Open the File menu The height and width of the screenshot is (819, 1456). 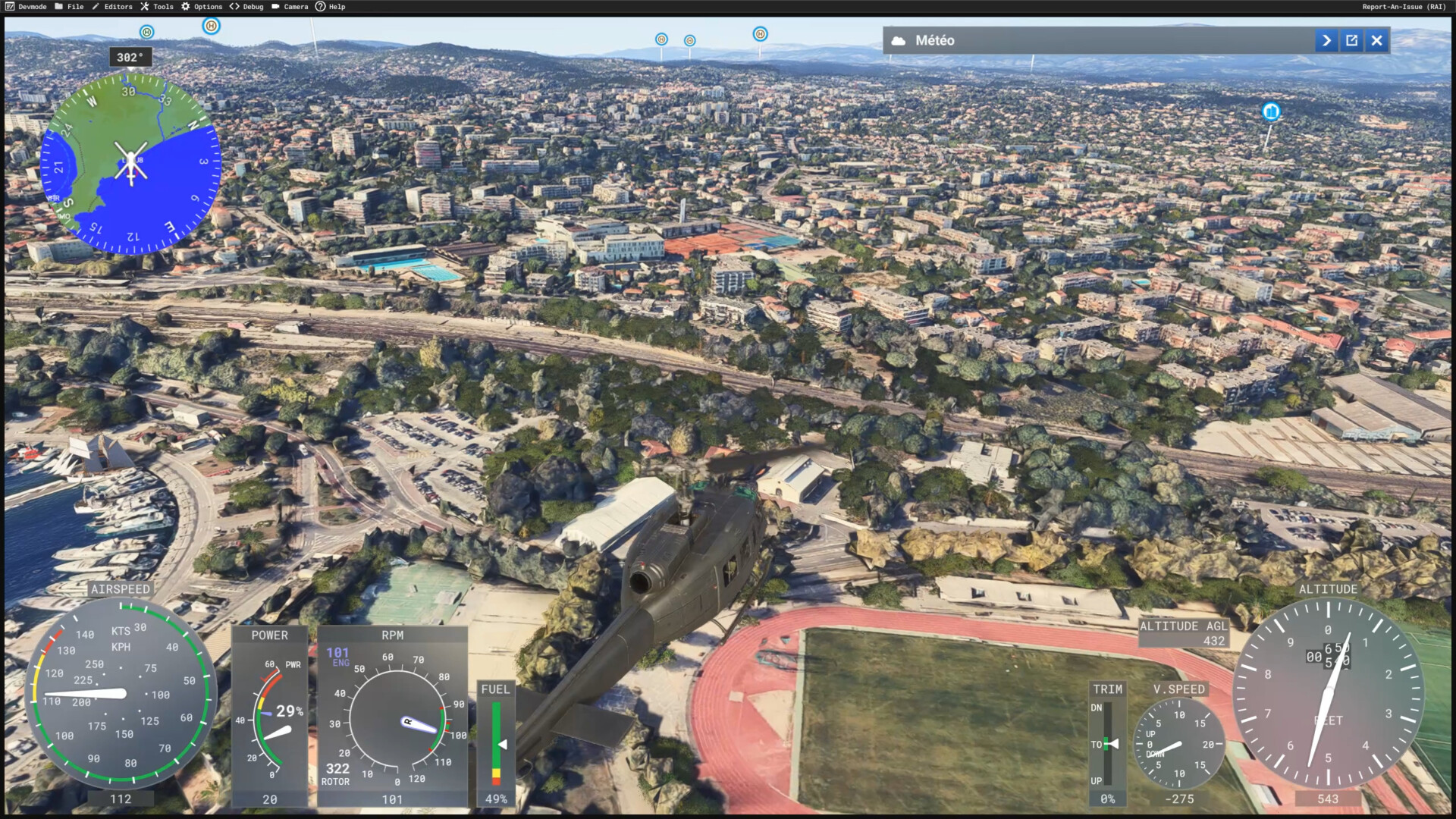[x=69, y=7]
